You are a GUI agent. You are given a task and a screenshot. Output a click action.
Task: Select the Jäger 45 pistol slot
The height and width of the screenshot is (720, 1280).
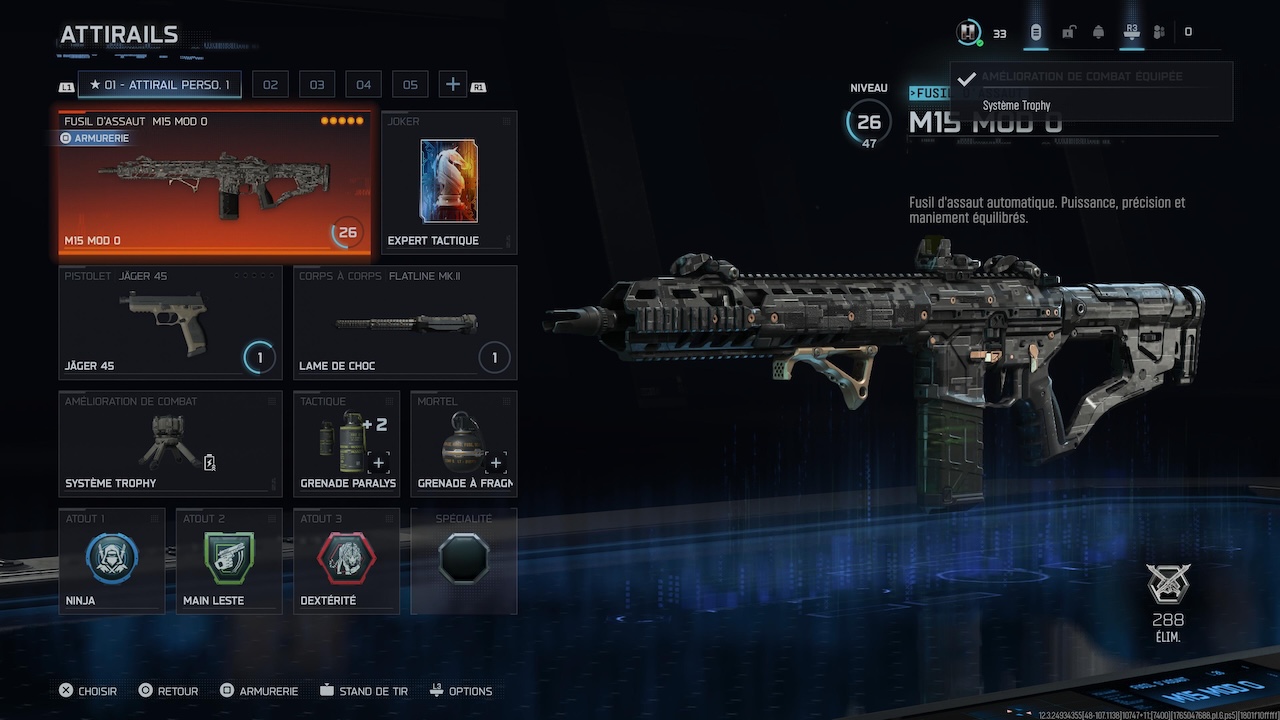[170, 322]
